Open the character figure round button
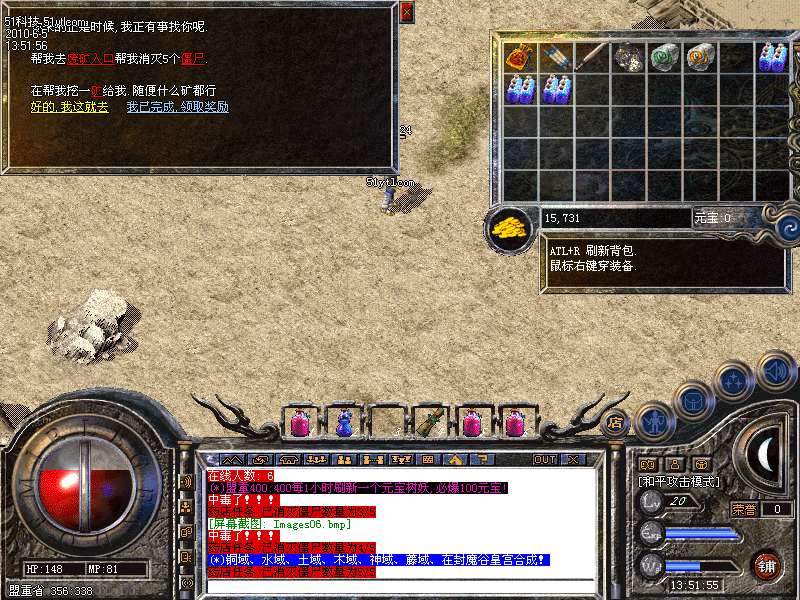 point(655,420)
